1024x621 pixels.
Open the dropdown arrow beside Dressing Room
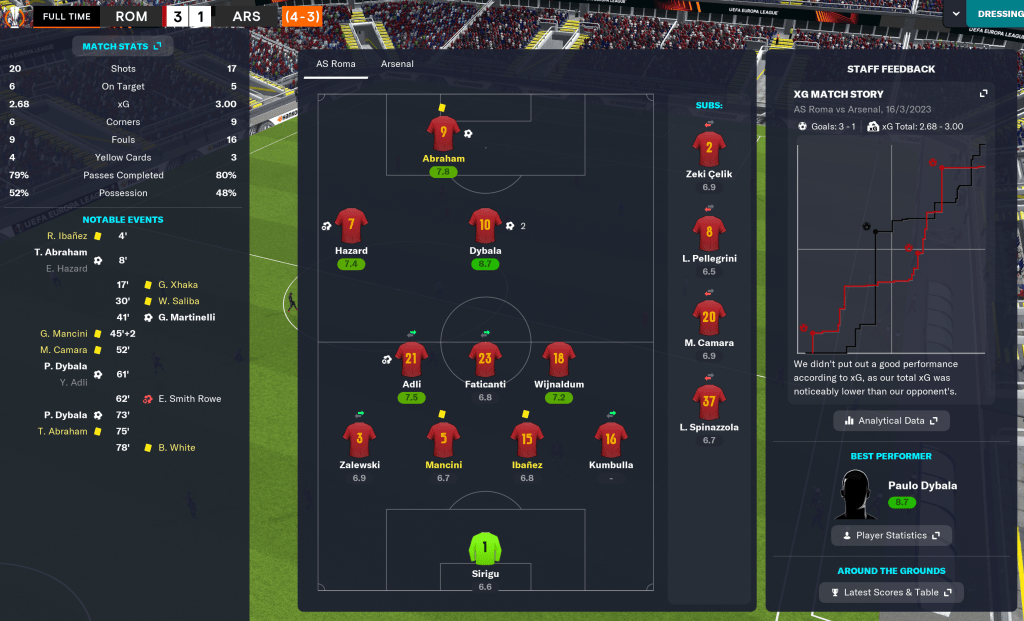pos(956,15)
